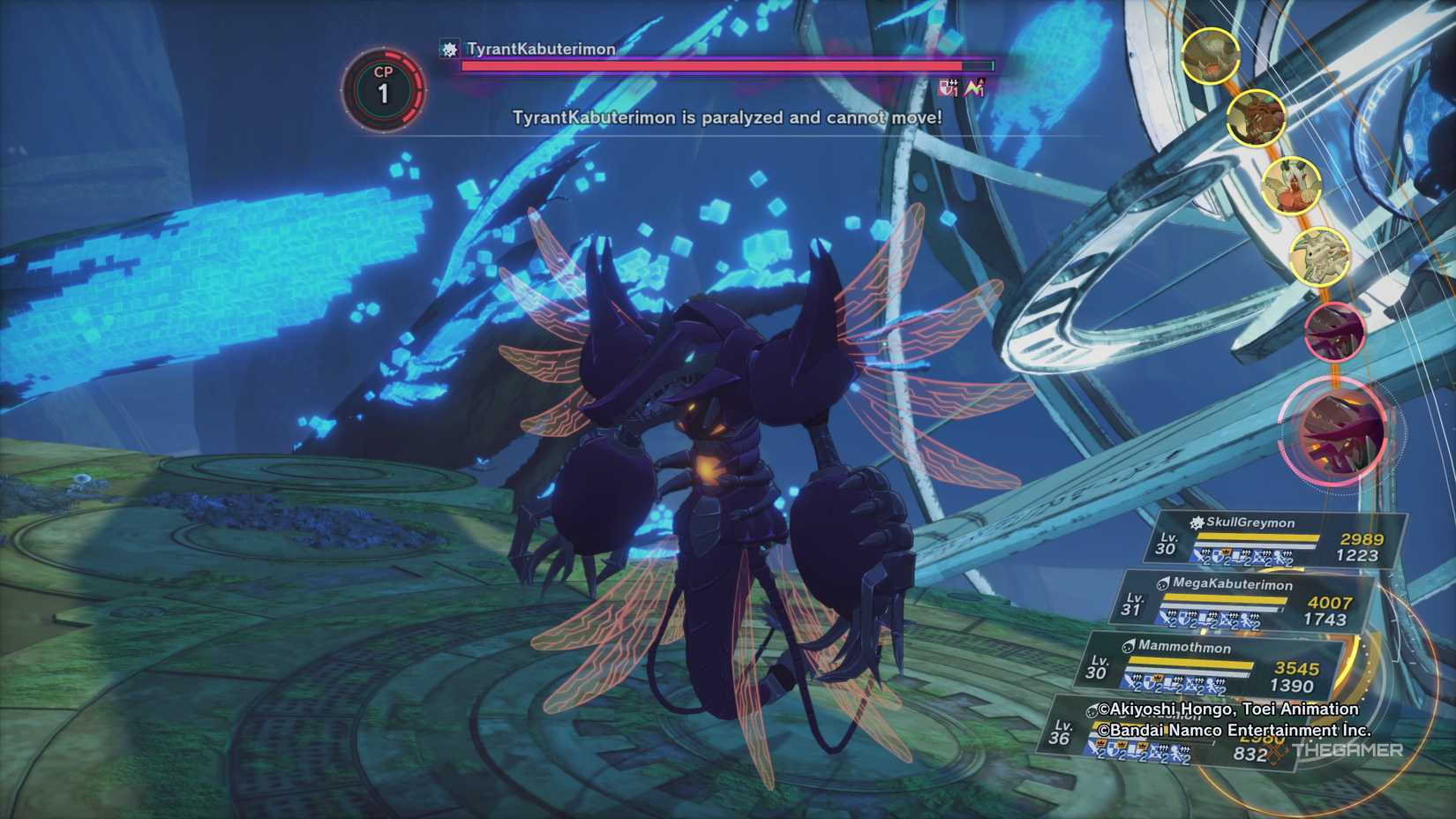
Task: Click the shield buff icon on MegaKabuterimon's panel
Action: pyautogui.click(x=1182, y=618)
